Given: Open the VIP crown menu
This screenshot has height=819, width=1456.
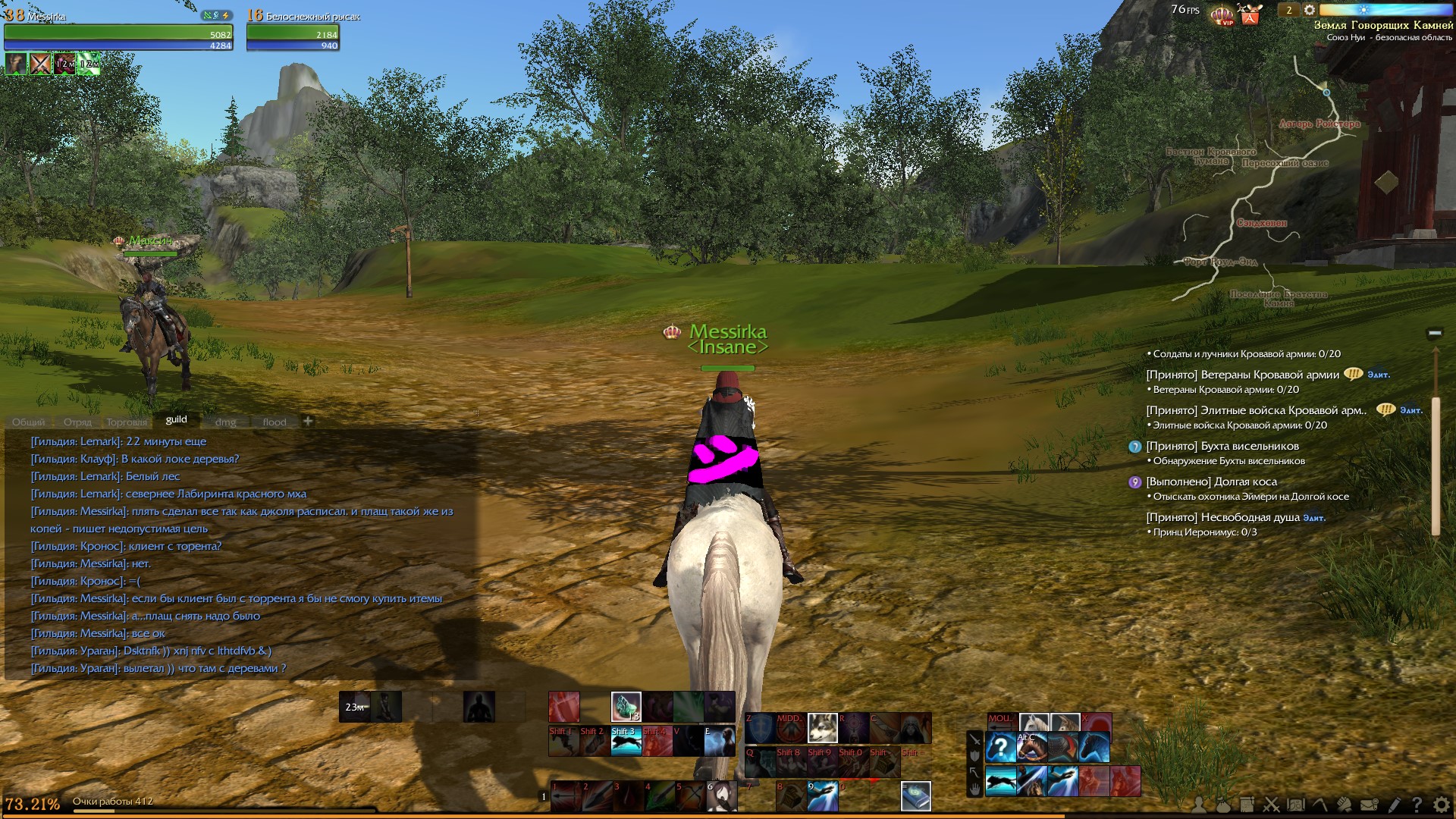Looking at the screenshot, I should [x=1222, y=14].
